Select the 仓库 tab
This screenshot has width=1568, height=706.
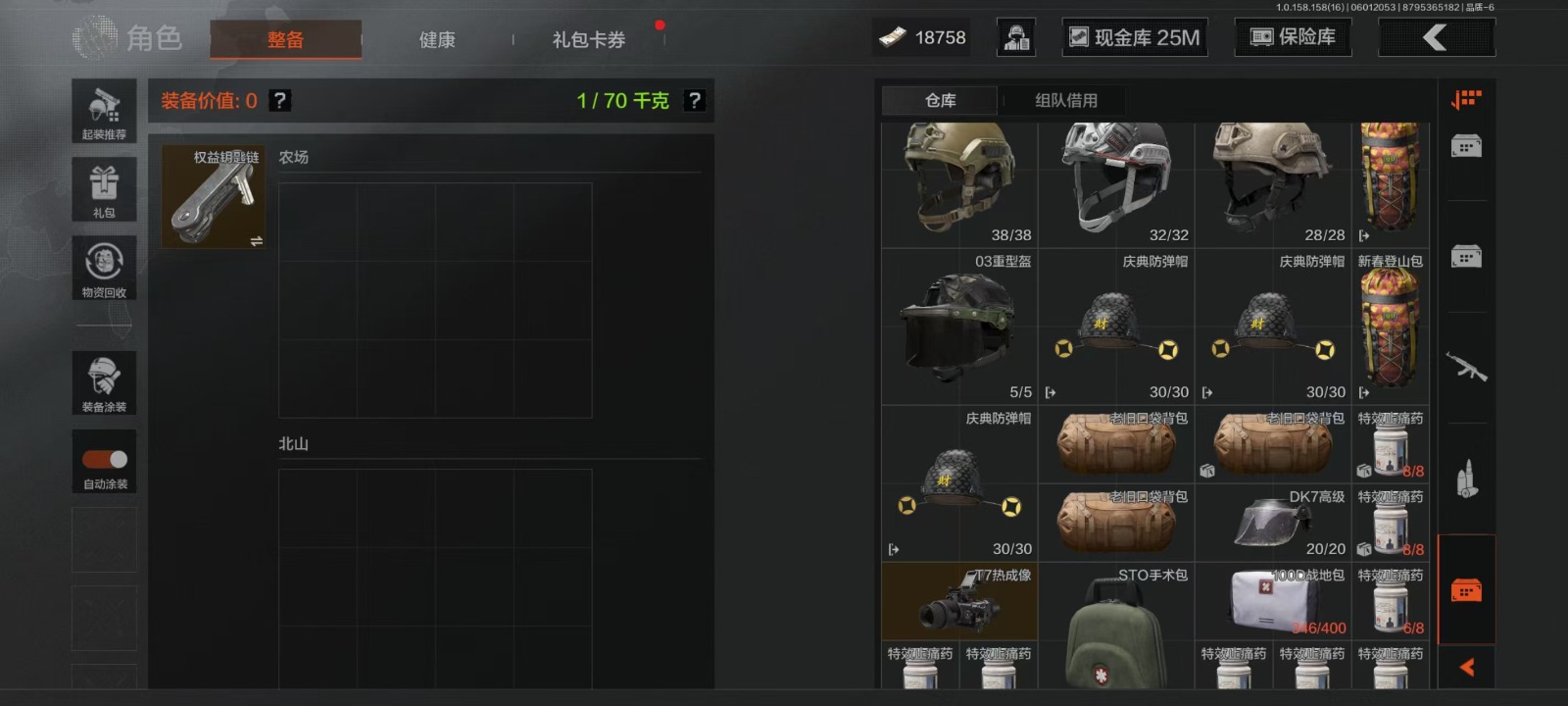(940, 100)
